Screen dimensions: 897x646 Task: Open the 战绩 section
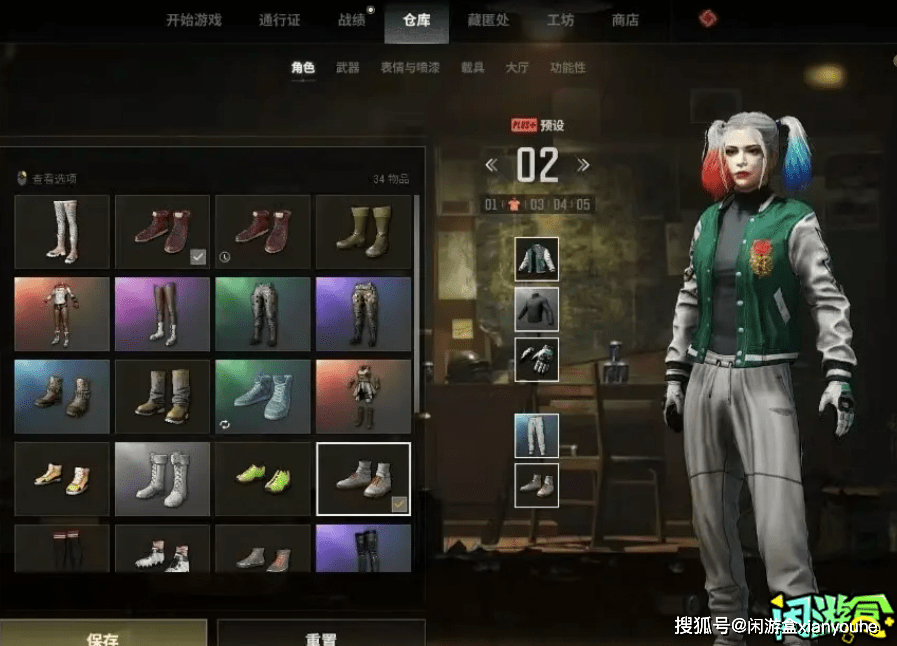pos(351,20)
